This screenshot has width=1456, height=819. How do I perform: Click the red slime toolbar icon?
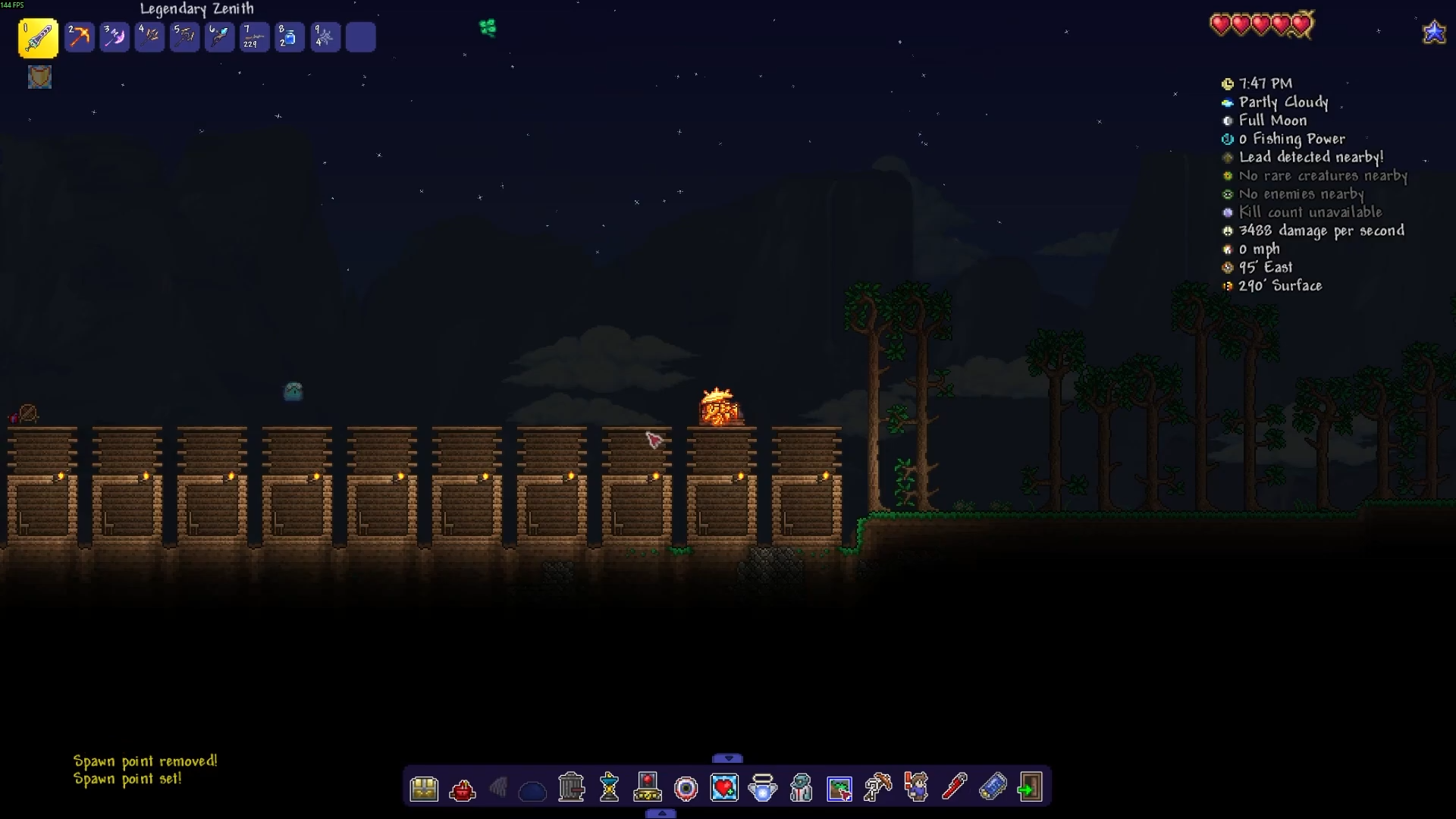462,790
